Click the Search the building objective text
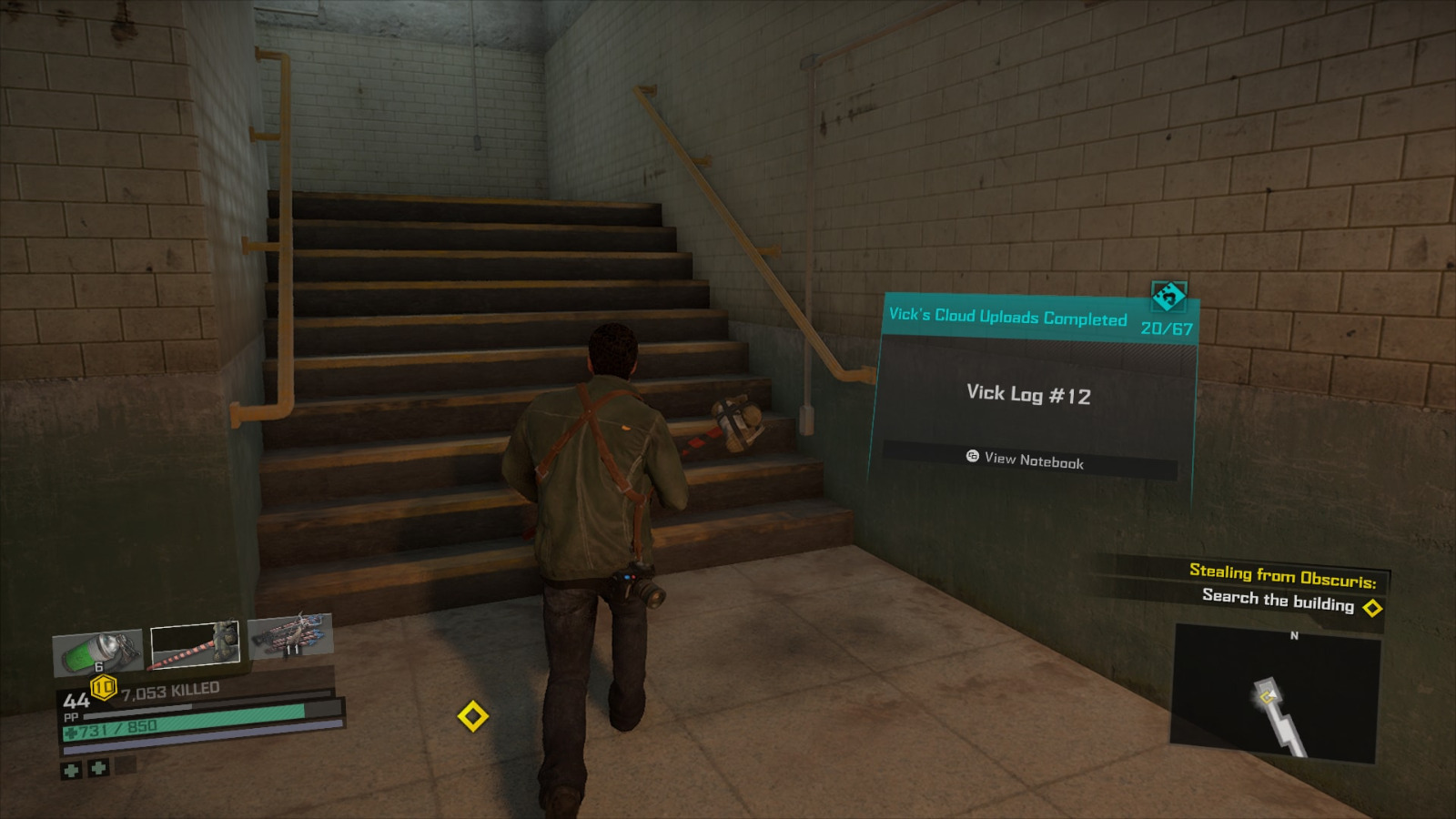The image size is (1456, 819). [1278, 599]
